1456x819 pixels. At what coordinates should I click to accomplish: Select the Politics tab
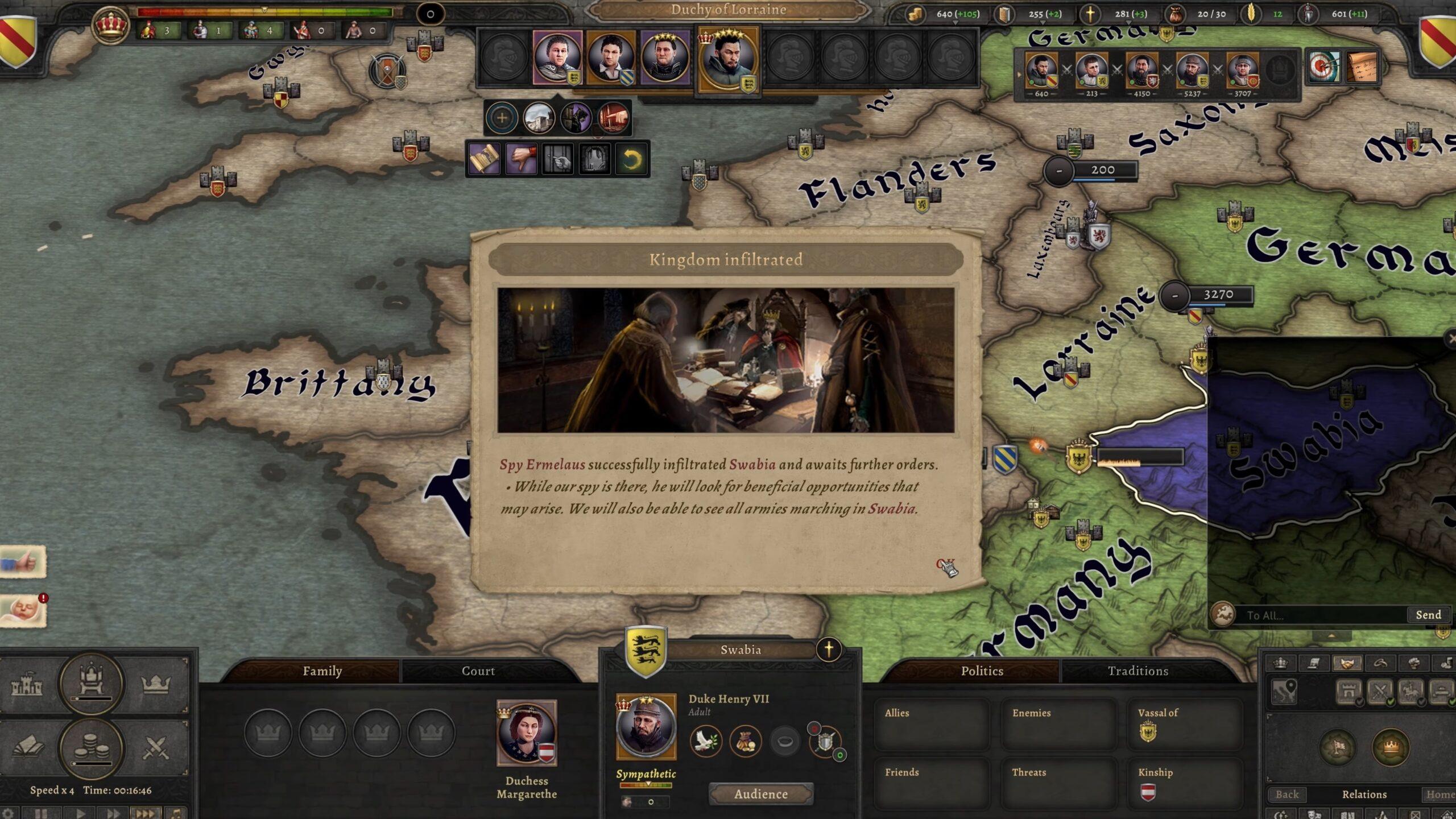coord(982,671)
